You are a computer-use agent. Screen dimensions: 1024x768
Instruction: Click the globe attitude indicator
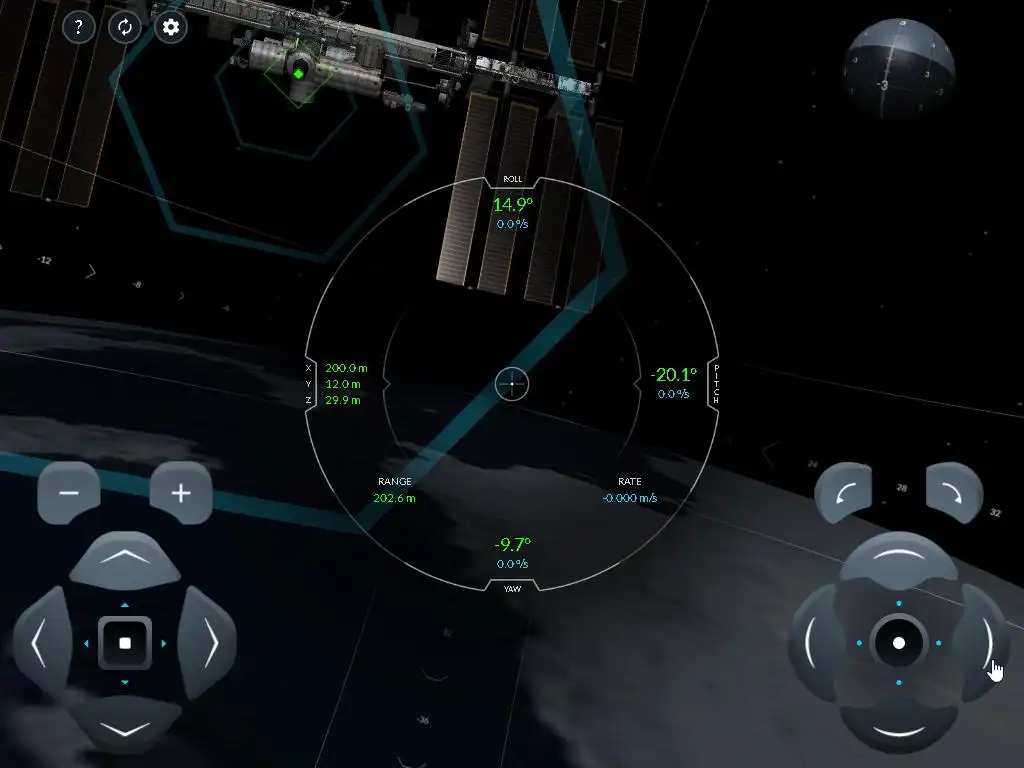coord(897,67)
